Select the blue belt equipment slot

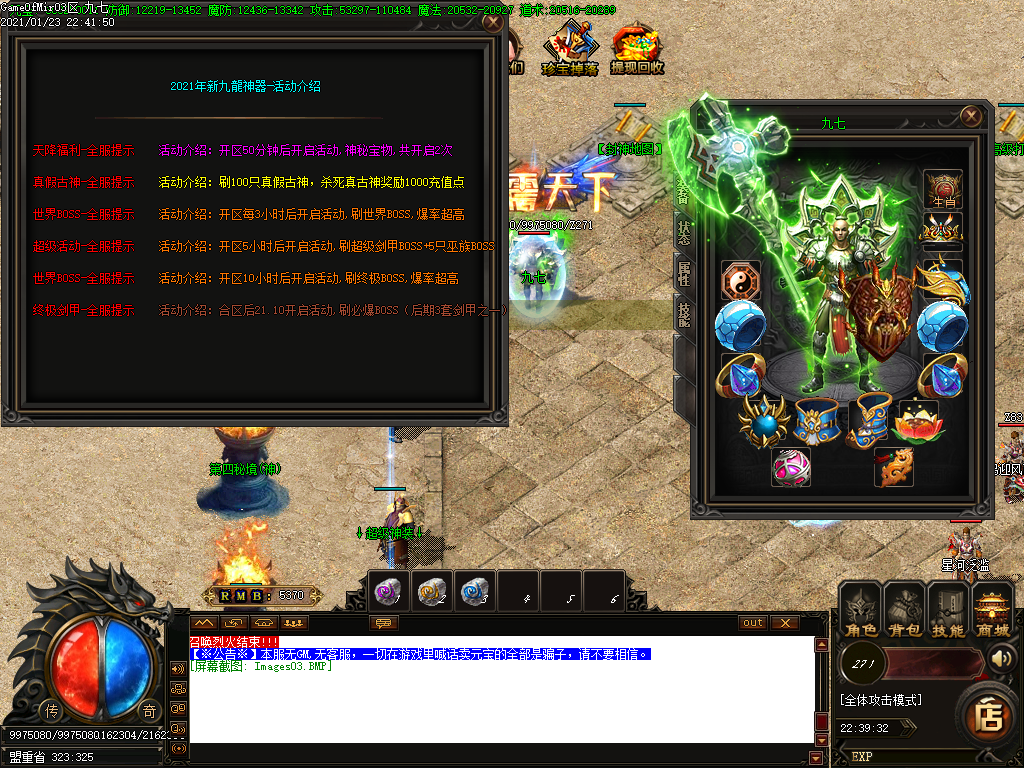tap(815, 421)
